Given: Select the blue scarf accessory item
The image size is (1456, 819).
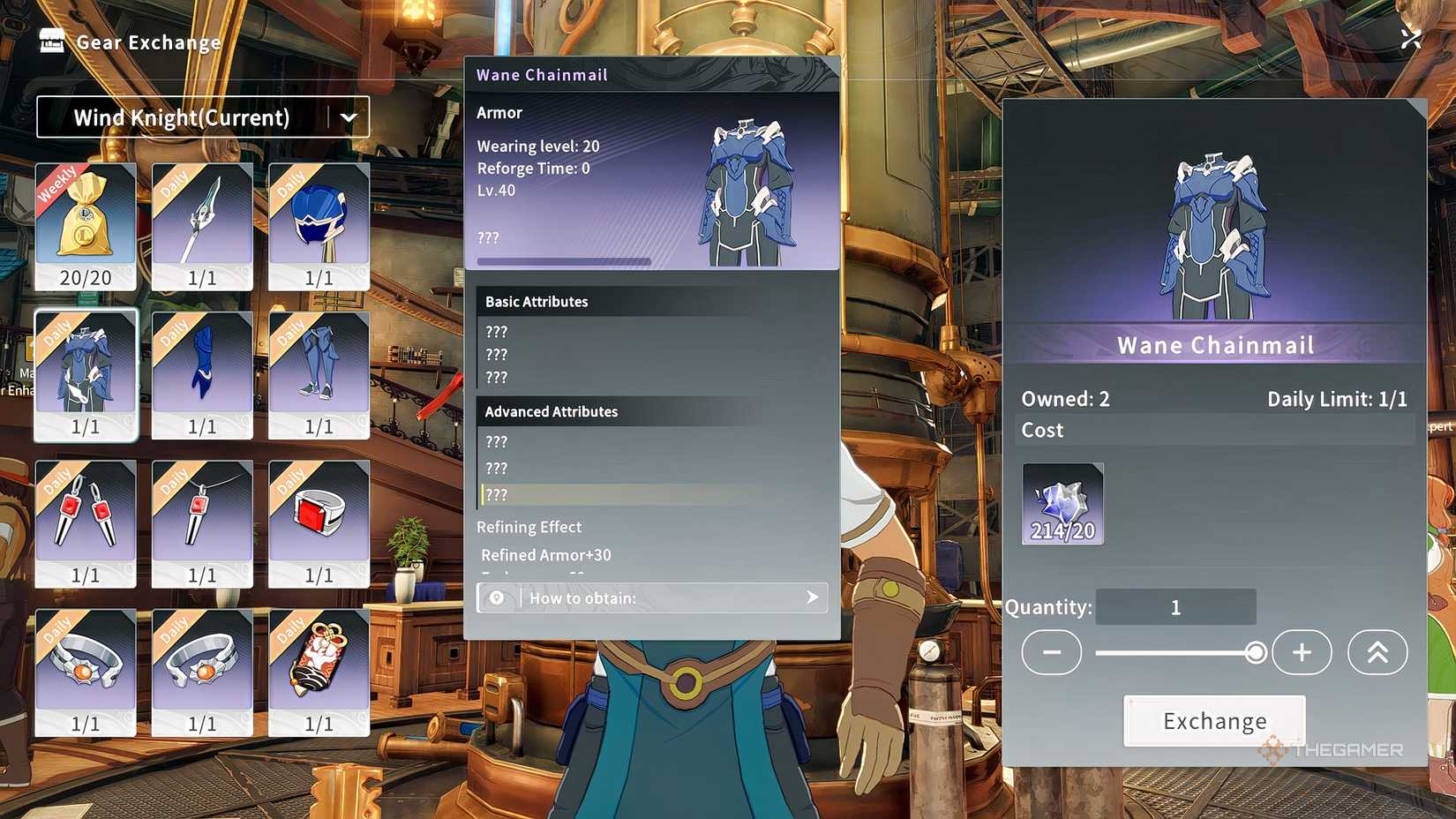Looking at the screenshot, I should (202, 371).
